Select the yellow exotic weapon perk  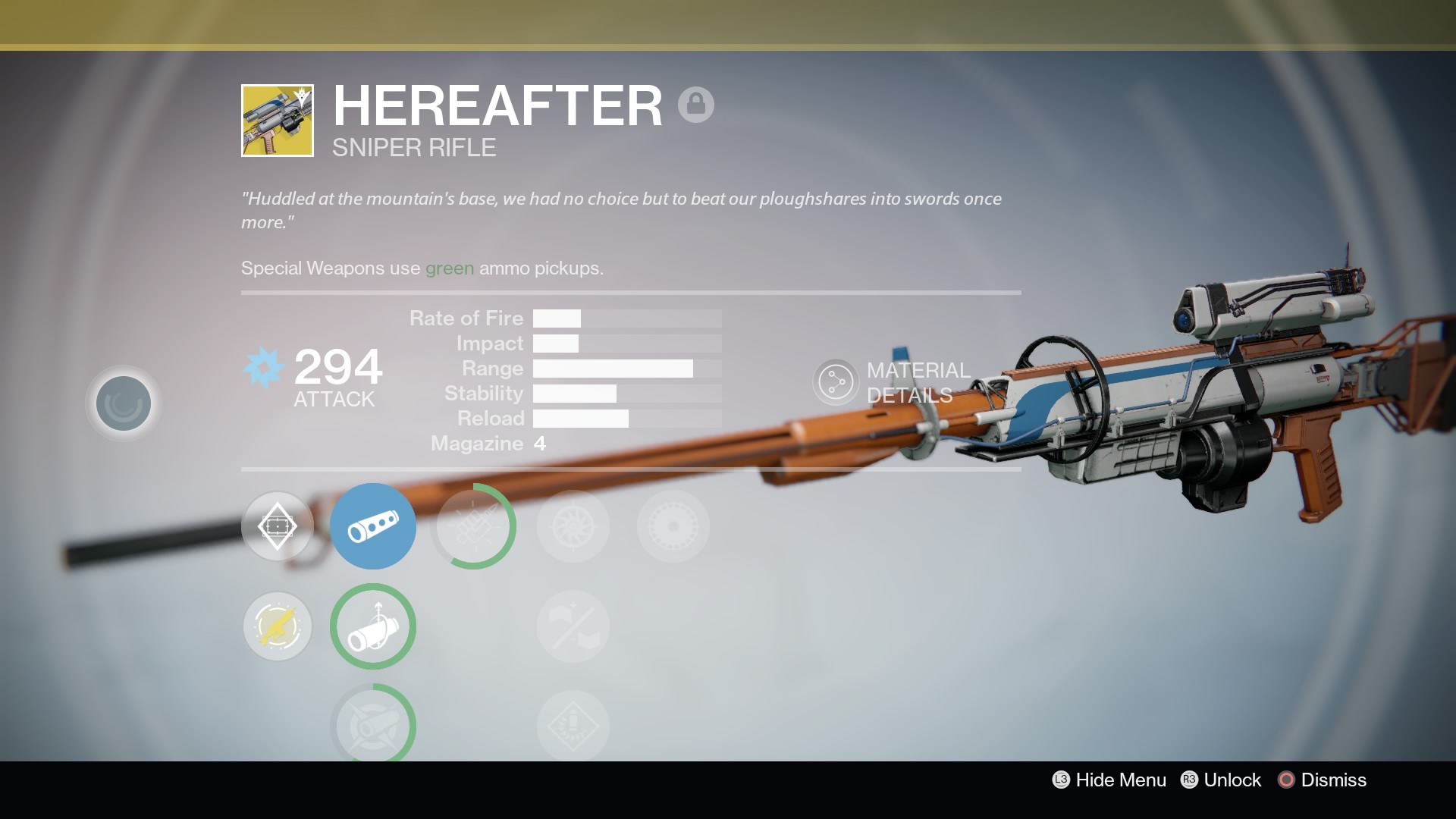pyautogui.click(x=277, y=626)
